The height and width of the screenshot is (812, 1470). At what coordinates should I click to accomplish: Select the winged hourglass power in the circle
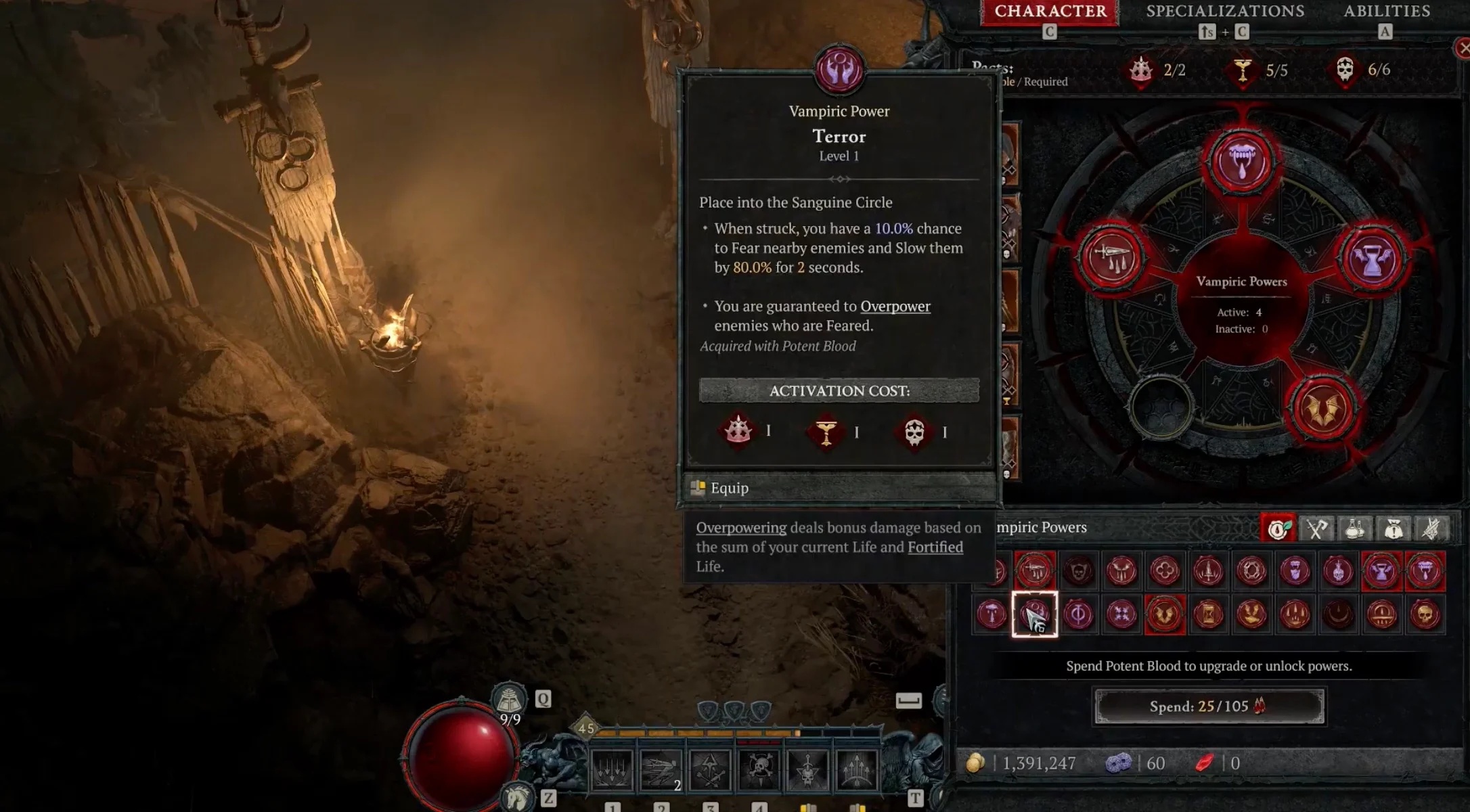point(1373,258)
